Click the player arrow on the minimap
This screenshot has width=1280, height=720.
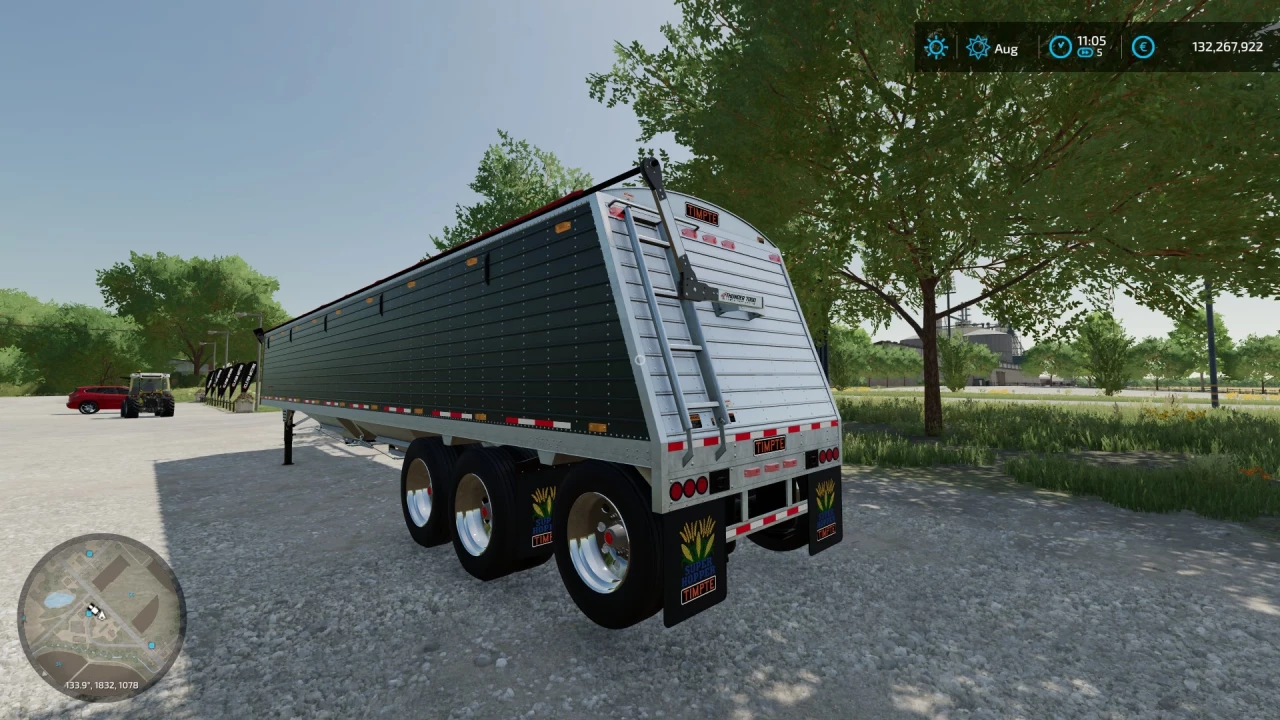pos(102,617)
